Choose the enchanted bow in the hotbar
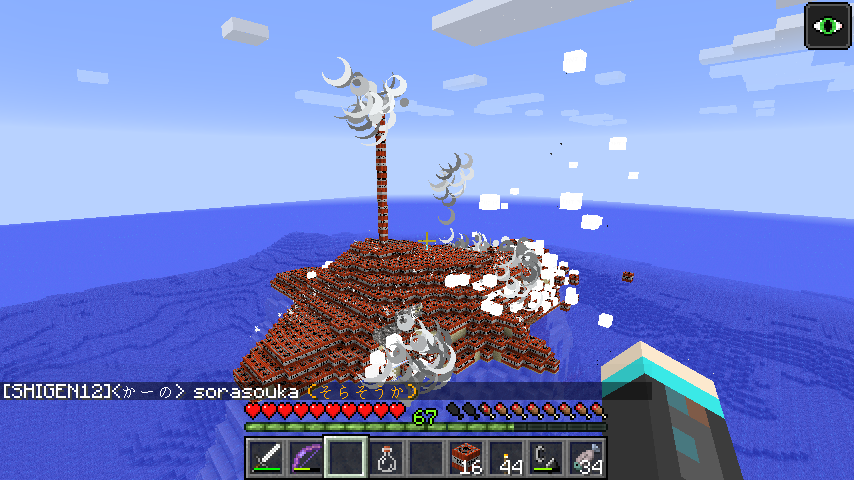Screen dimensions: 854x480 click(x=307, y=458)
